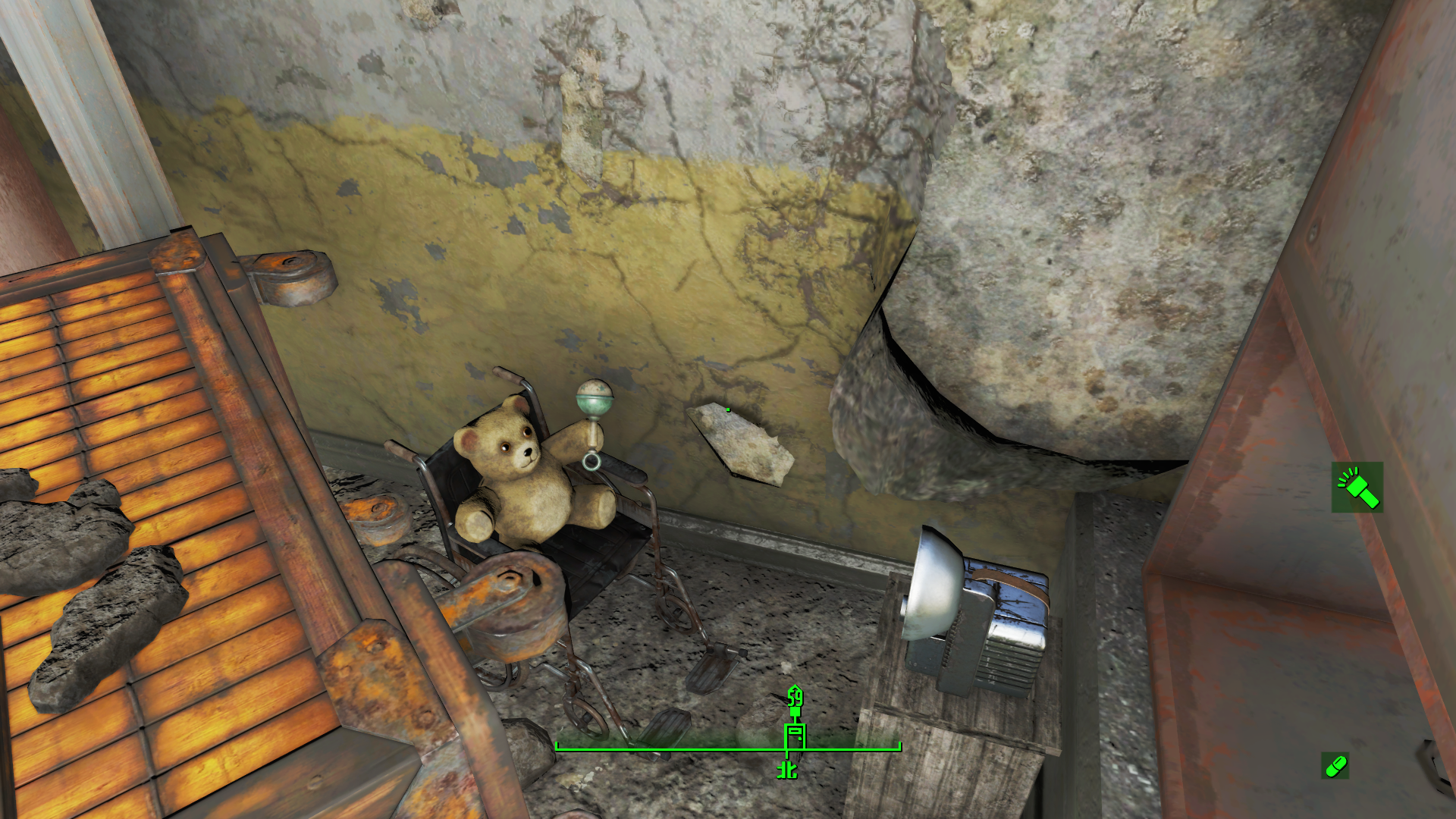
Task: Click the level 59 marker above the compass
Action: (794, 699)
